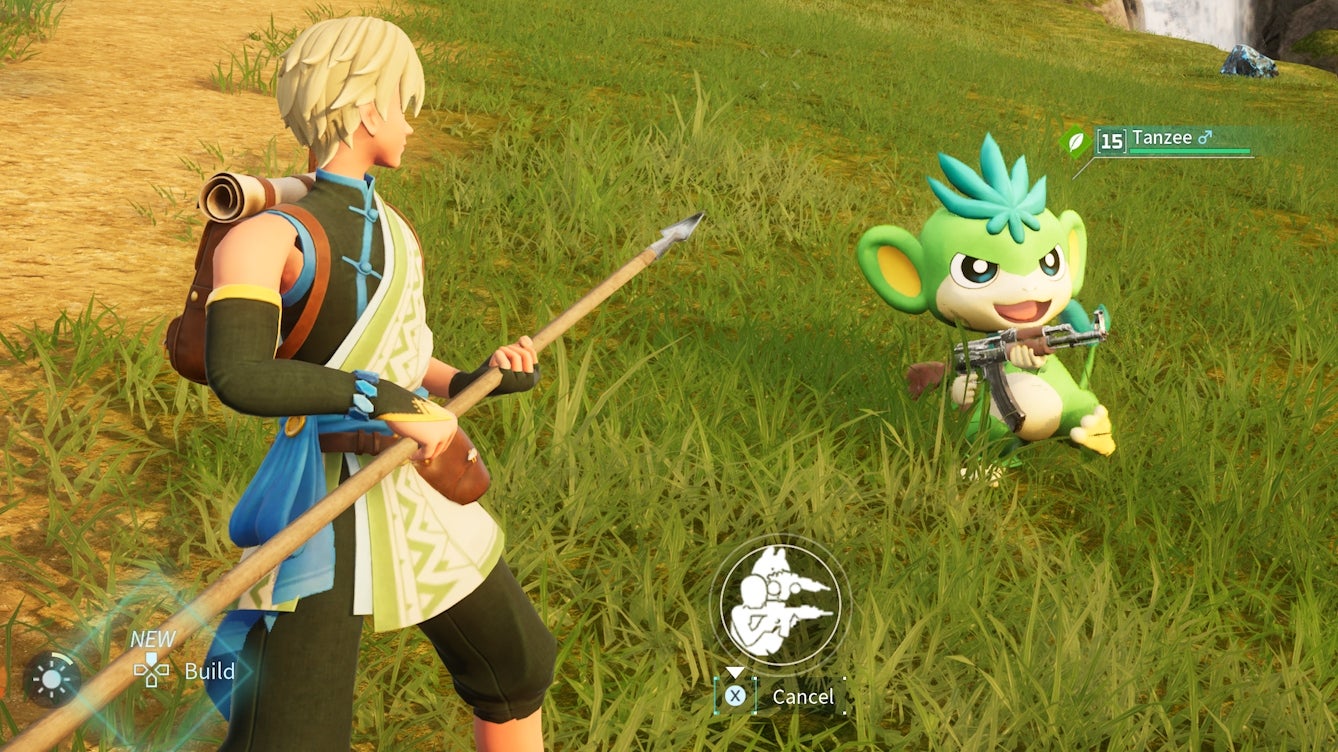
Task: Select the Tanzee name label
Action: (x=1161, y=139)
